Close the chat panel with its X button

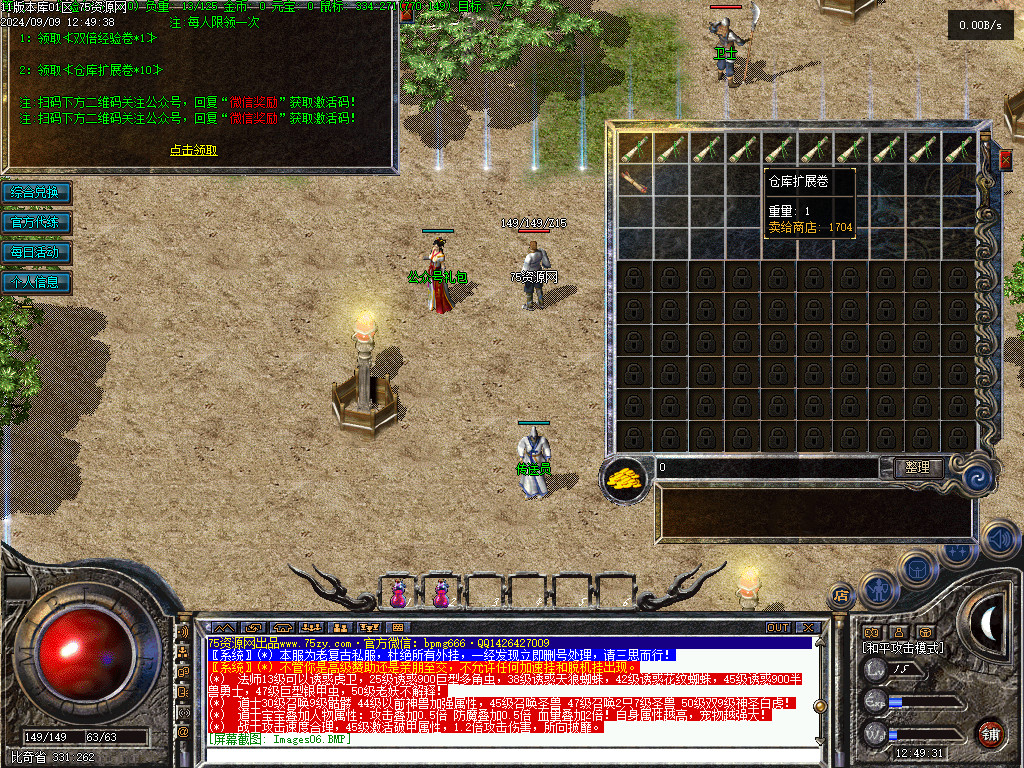(x=808, y=627)
